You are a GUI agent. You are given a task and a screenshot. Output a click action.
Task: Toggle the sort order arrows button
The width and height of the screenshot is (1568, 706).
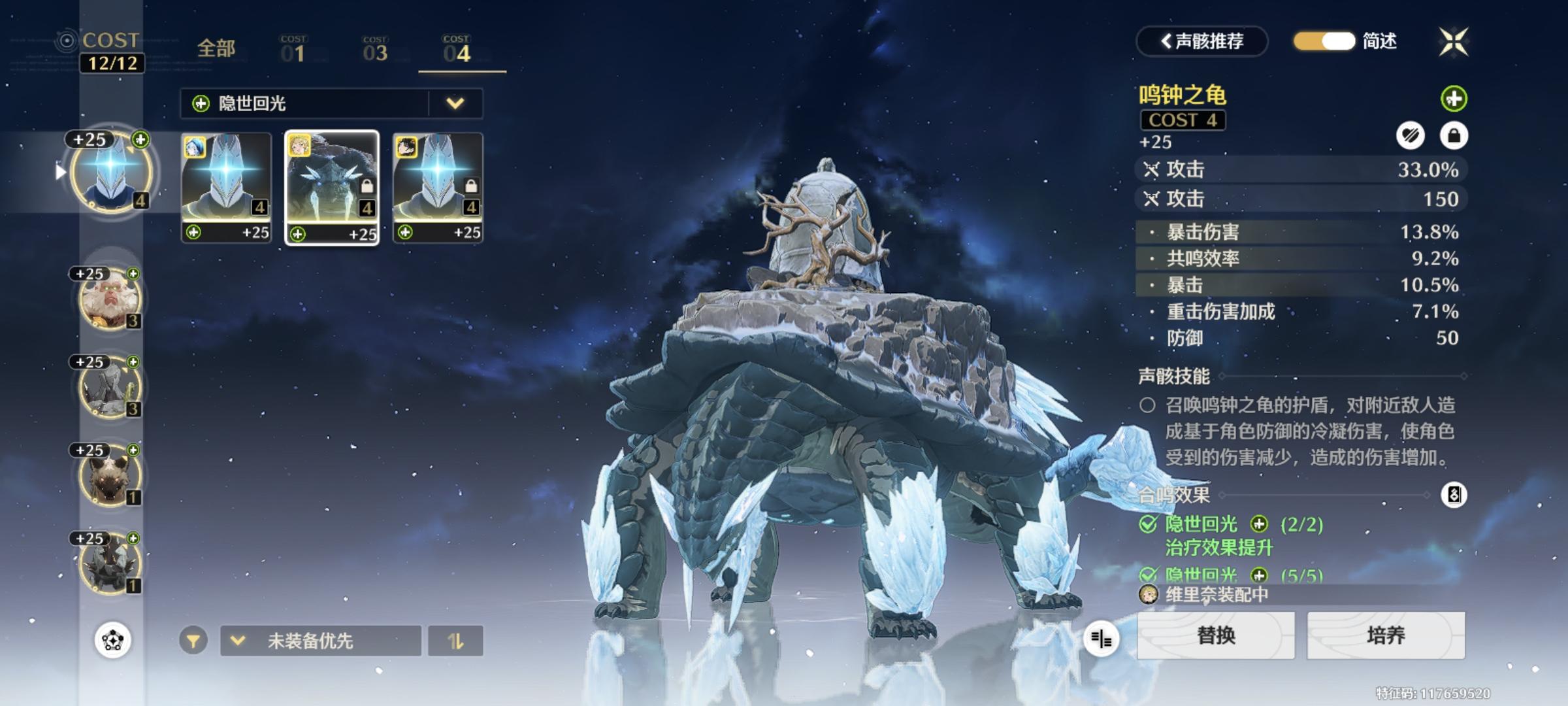coord(455,641)
